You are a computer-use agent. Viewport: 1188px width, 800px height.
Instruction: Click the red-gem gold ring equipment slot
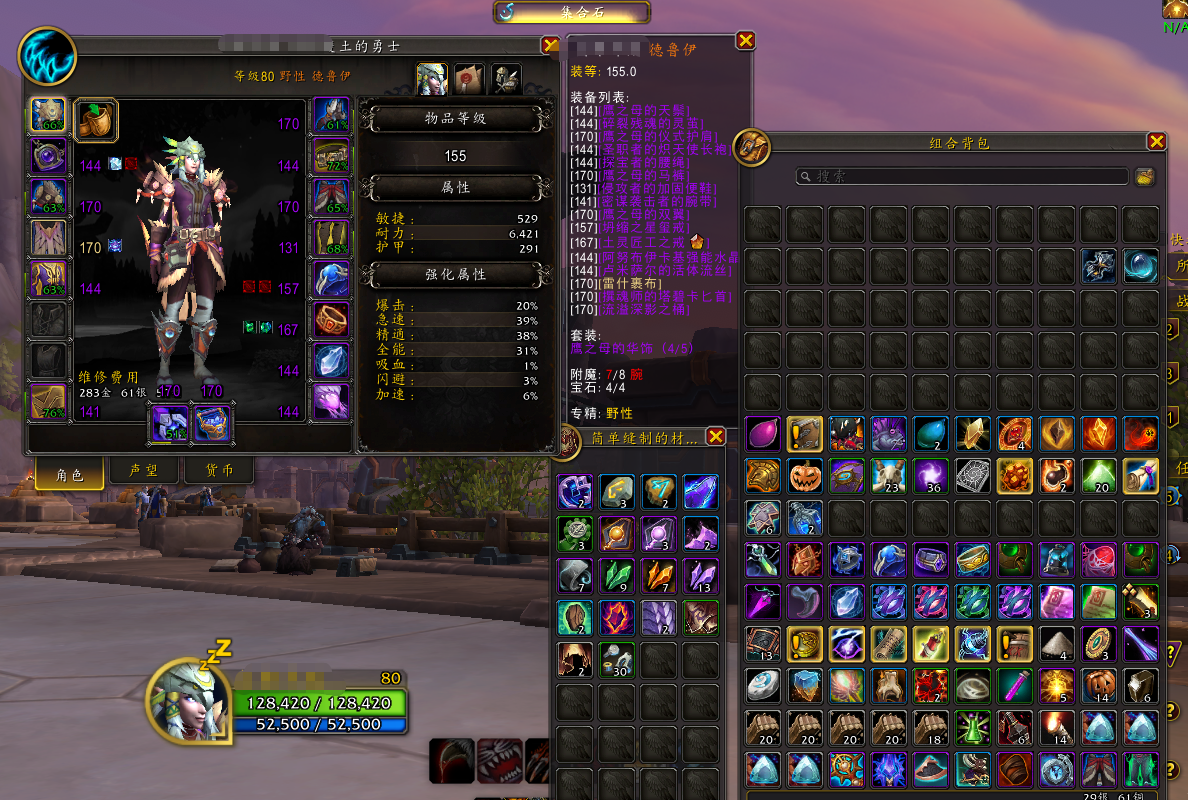(x=331, y=321)
